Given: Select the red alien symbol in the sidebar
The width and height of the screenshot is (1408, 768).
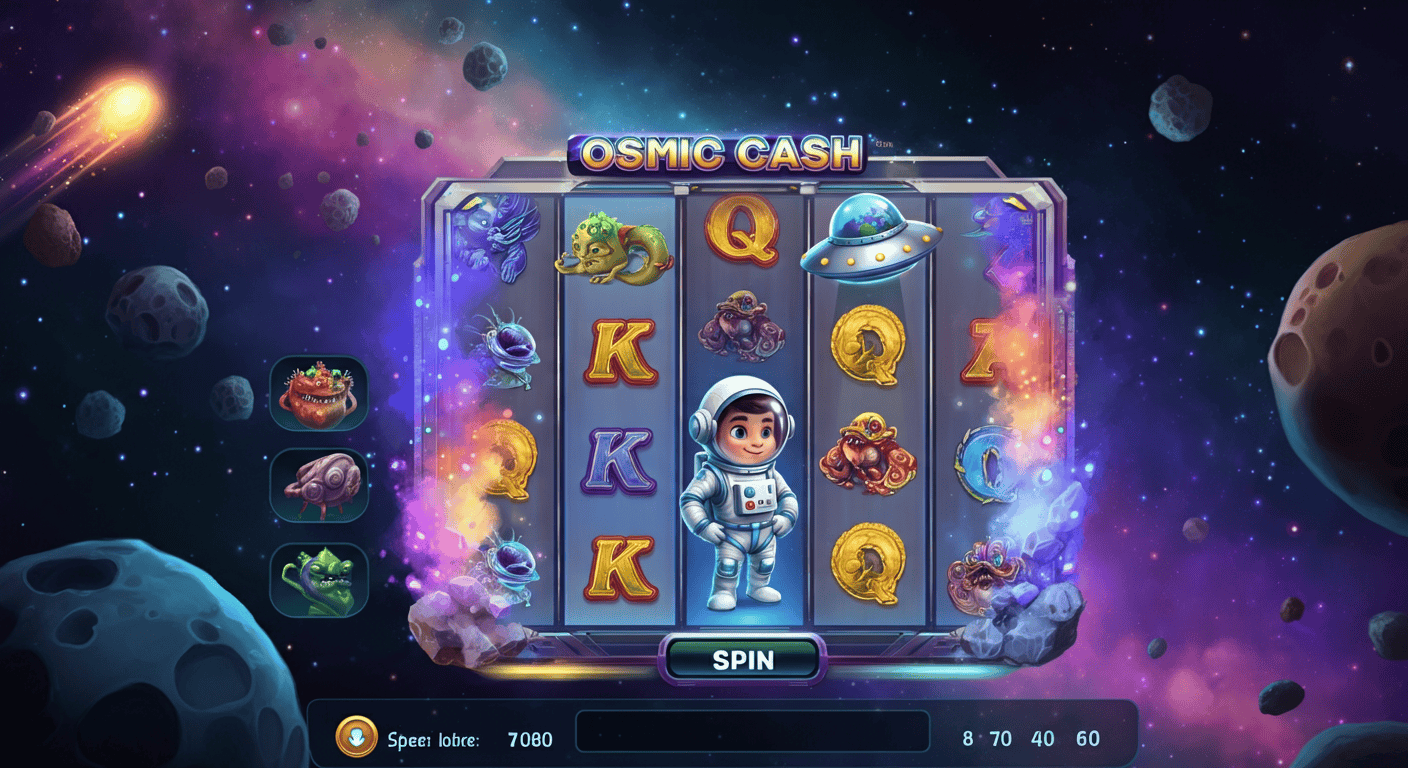Looking at the screenshot, I should [318, 393].
